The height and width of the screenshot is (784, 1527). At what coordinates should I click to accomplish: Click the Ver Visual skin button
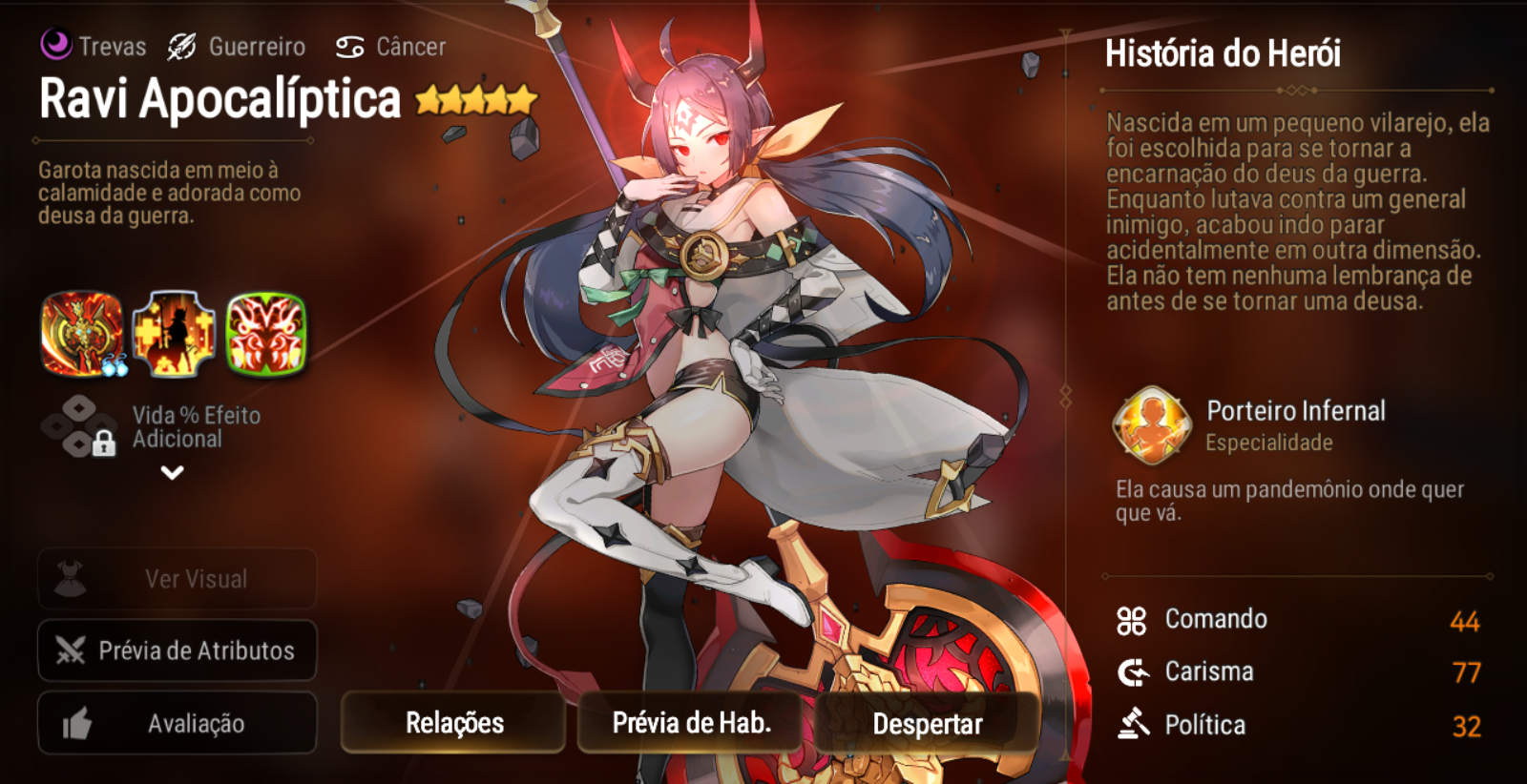(x=178, y=579)
